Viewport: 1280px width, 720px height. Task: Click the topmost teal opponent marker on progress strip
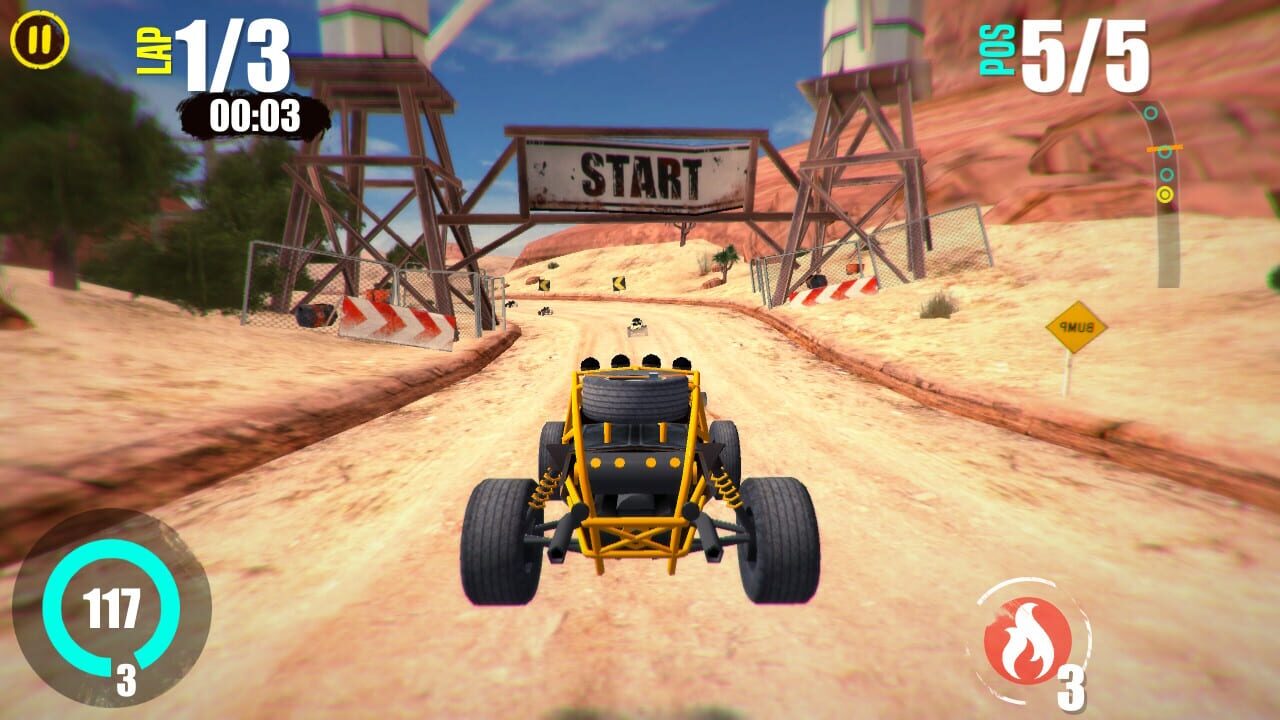tap(1149, 112)
